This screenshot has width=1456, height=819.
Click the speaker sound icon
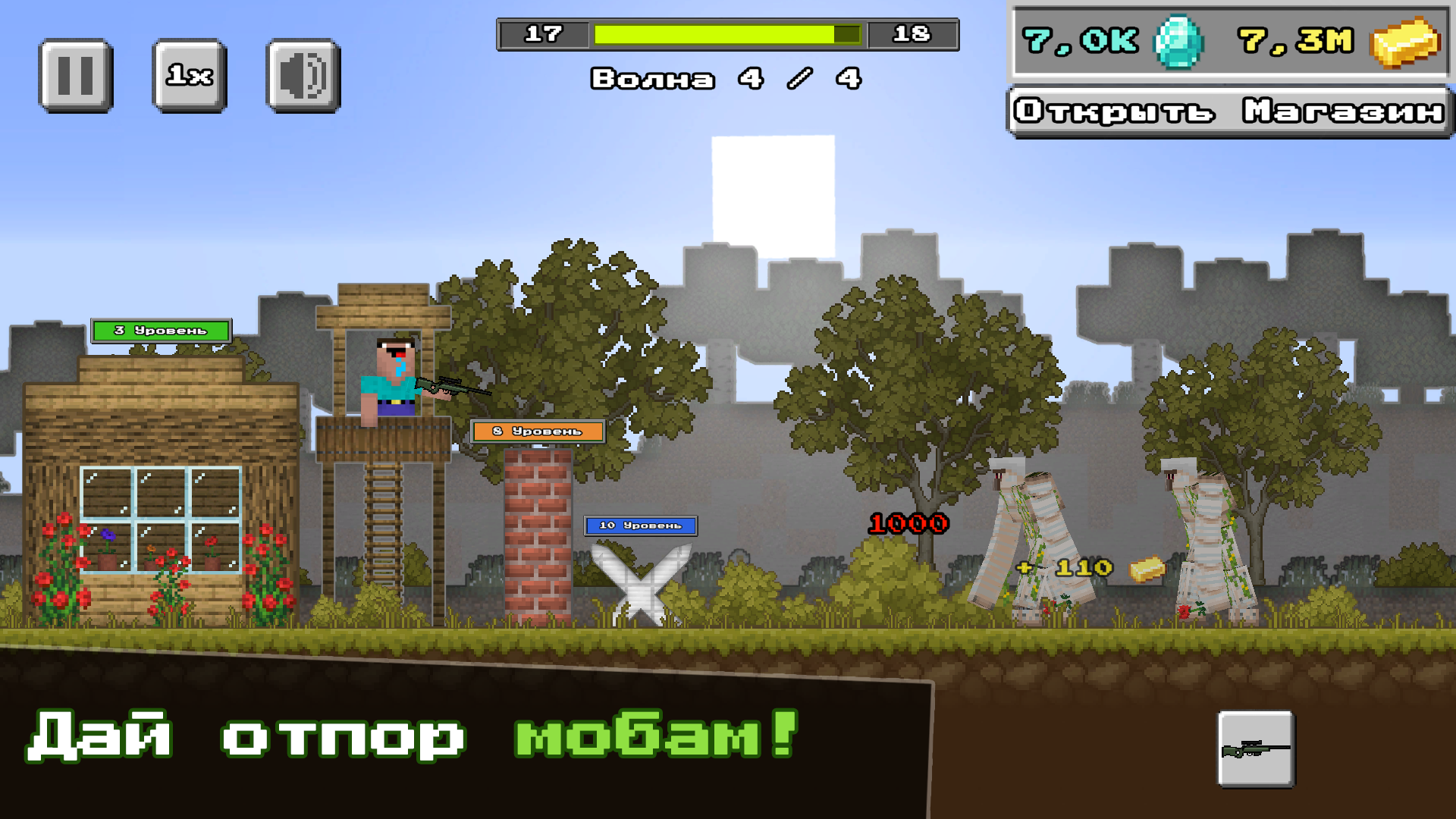[x=302, y=74]
